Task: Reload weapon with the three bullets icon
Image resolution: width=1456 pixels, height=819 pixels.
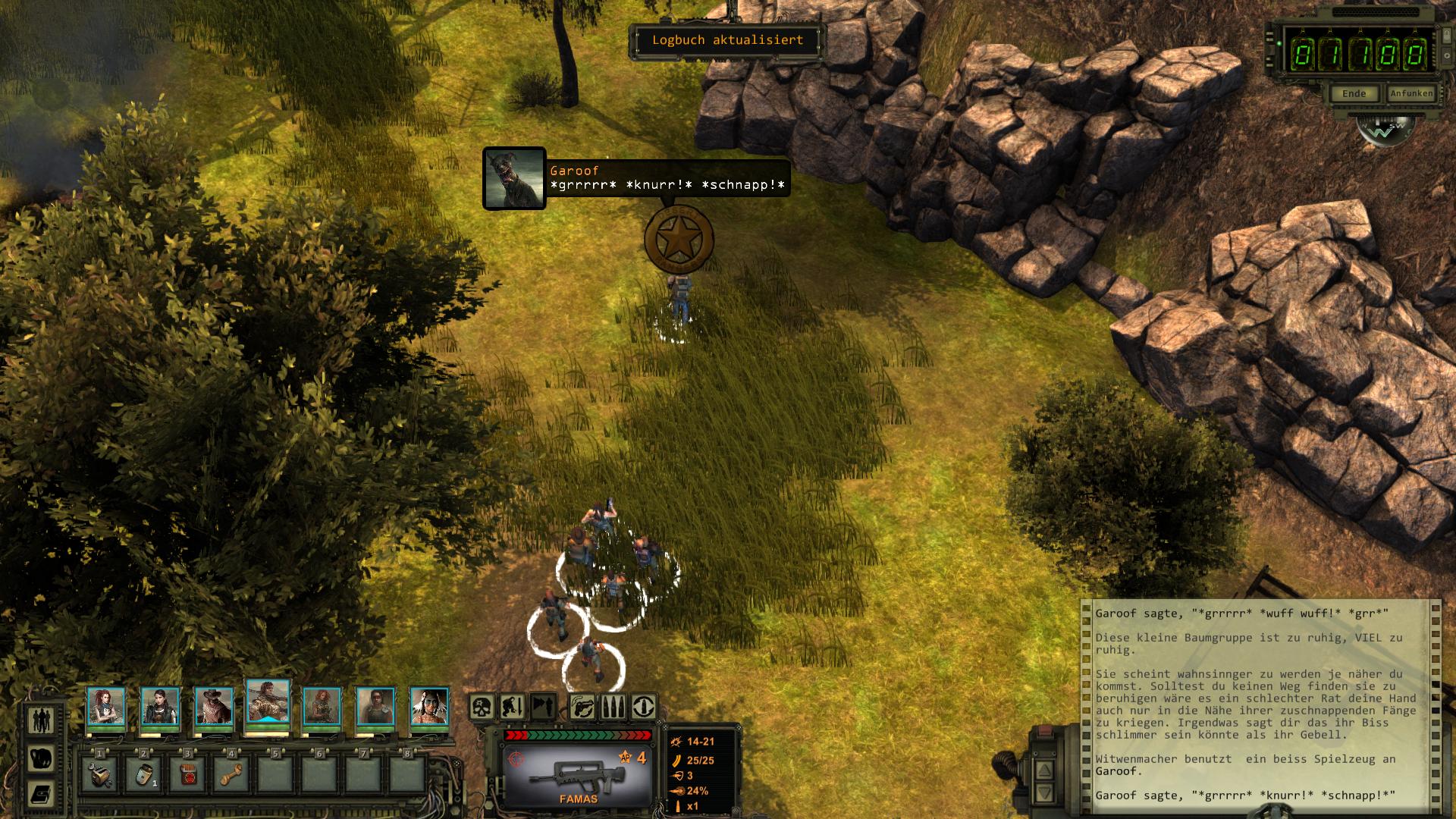Action: 613,707
